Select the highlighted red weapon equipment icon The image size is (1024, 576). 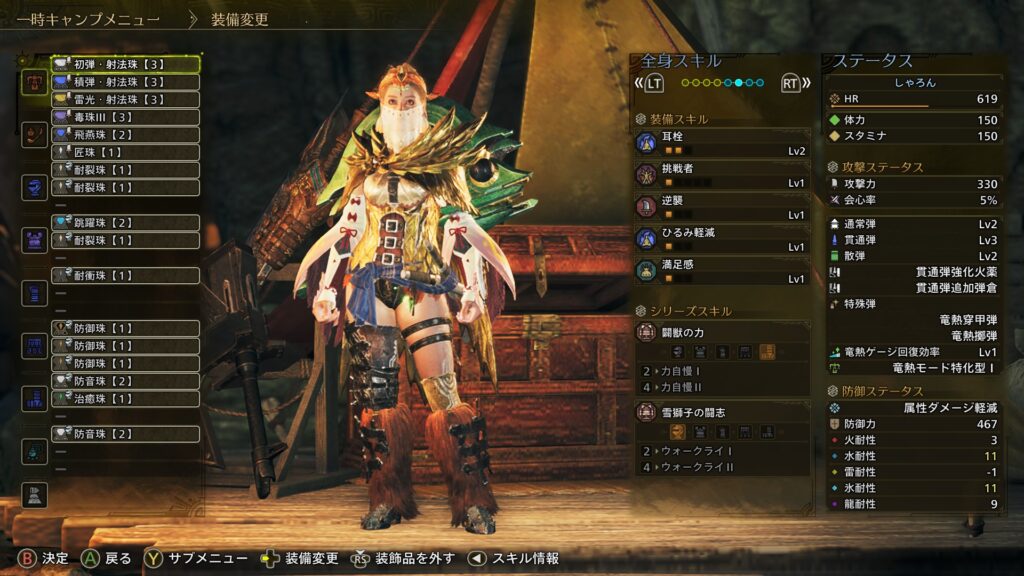[x=34, y=82]
